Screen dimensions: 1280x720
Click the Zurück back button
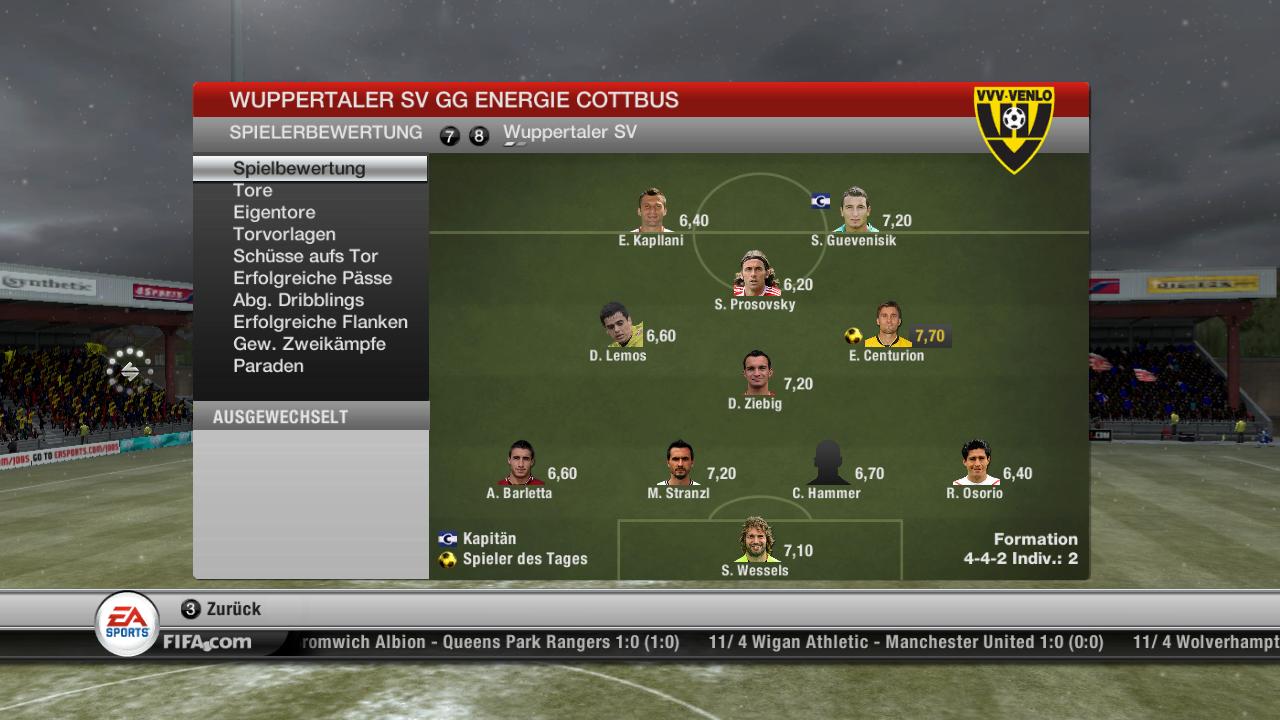222,609
